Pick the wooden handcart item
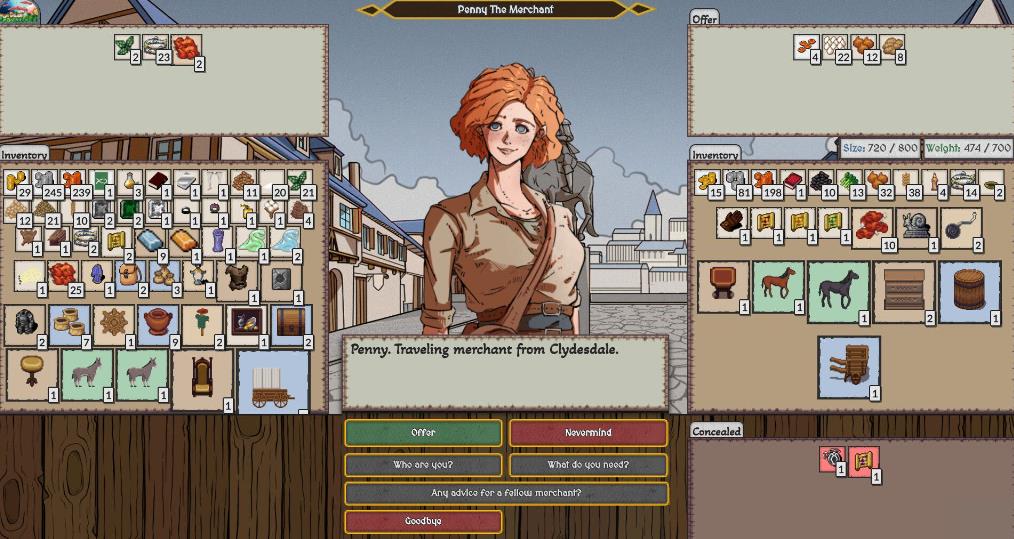The height and width of the screenshot is (539, 1014). 849,366
